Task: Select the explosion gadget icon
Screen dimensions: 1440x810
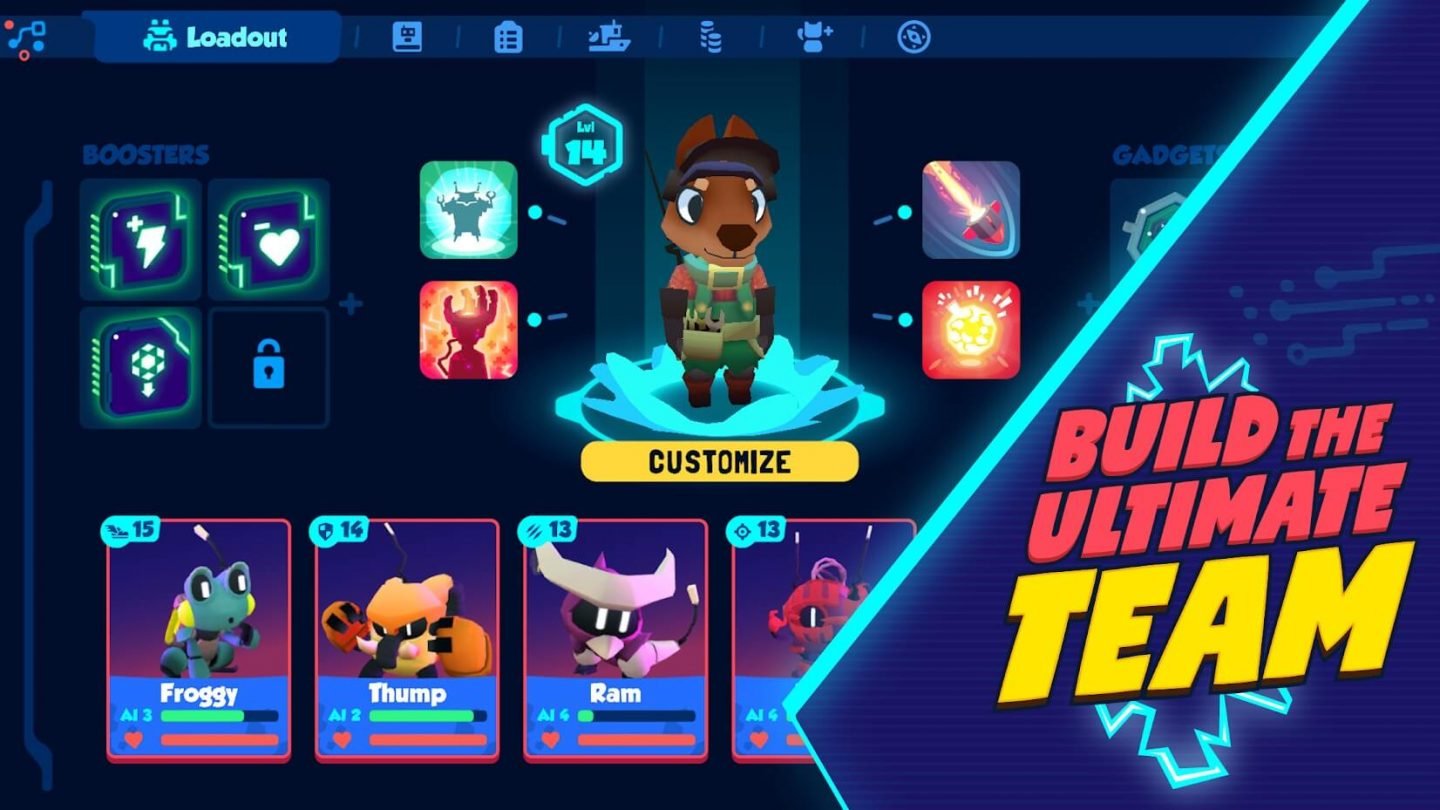Action: 969,330
